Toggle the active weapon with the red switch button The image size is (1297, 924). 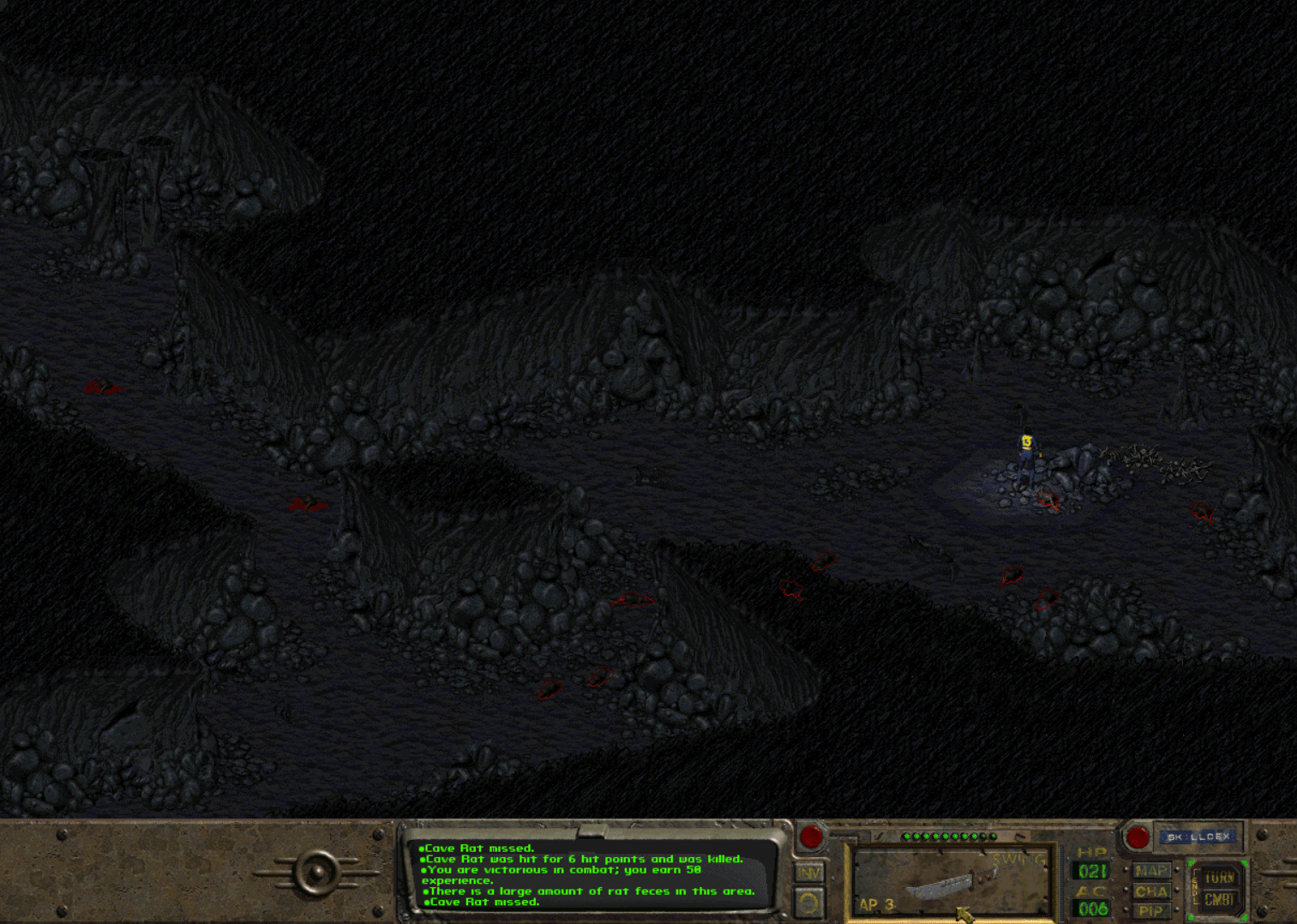(x=811, y=836)
